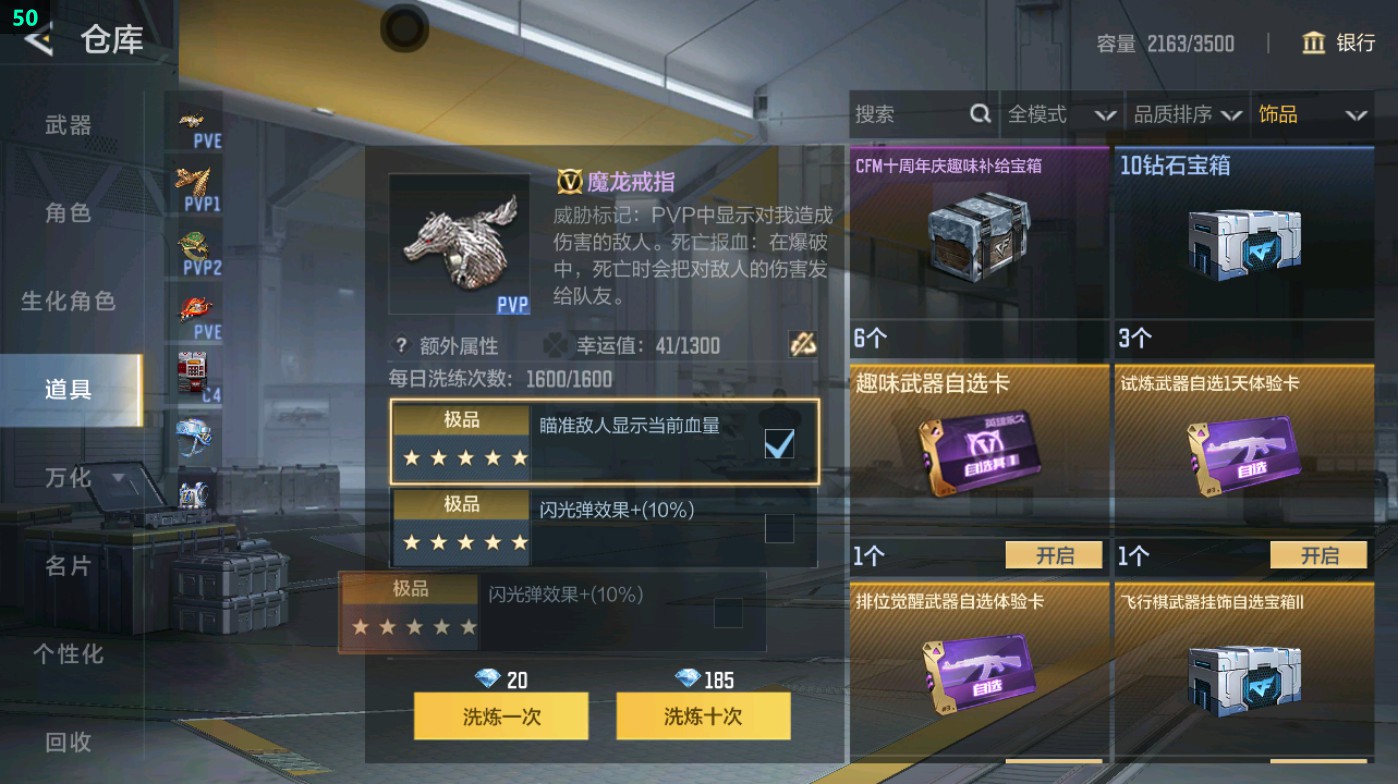1398x784 pixels.
Task: Open the 饰品 category dropdown
Action: [x=1316, y=115]
